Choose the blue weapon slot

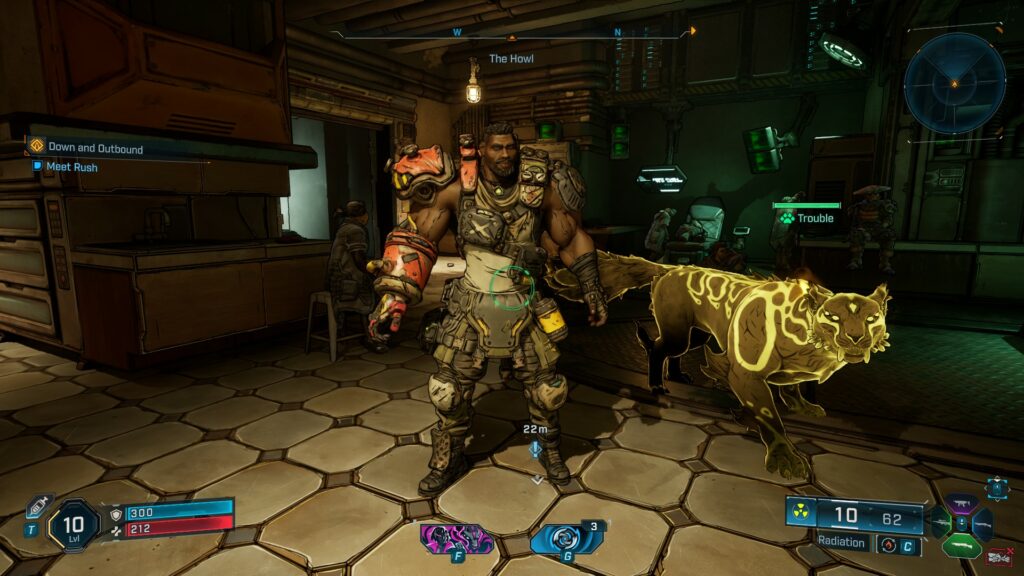[x=982, y=525]
